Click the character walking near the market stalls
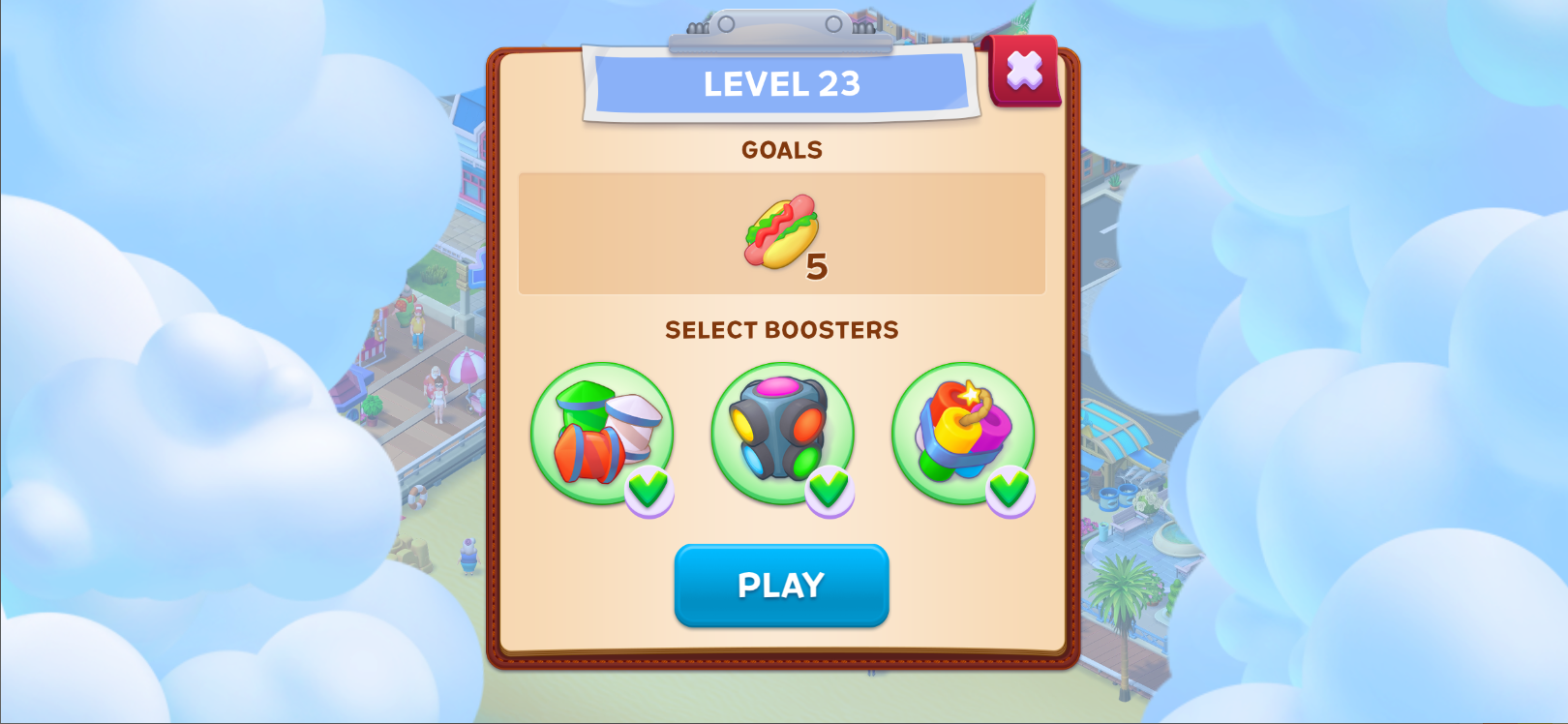 point(416,329)
